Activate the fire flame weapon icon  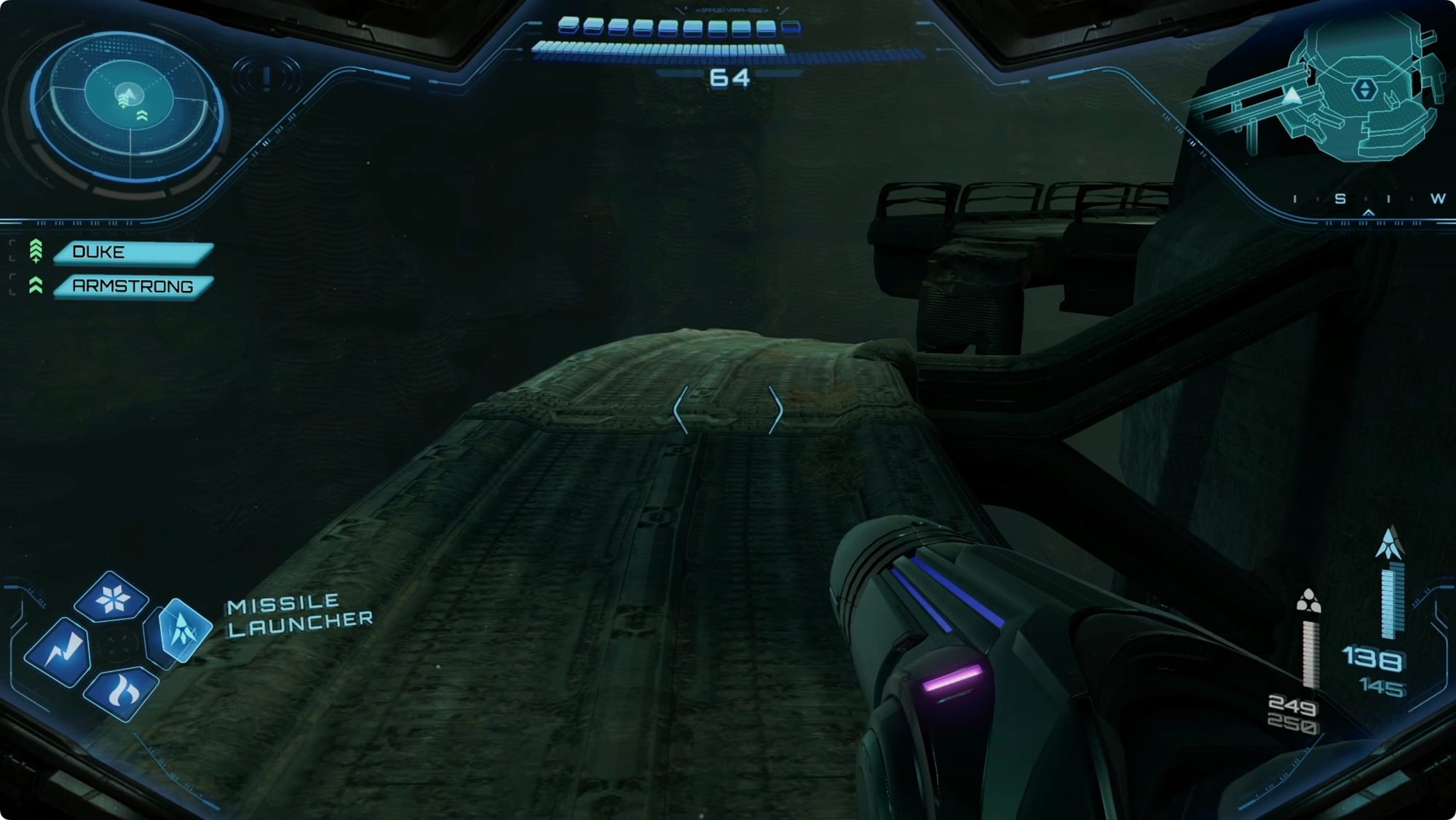122,691
